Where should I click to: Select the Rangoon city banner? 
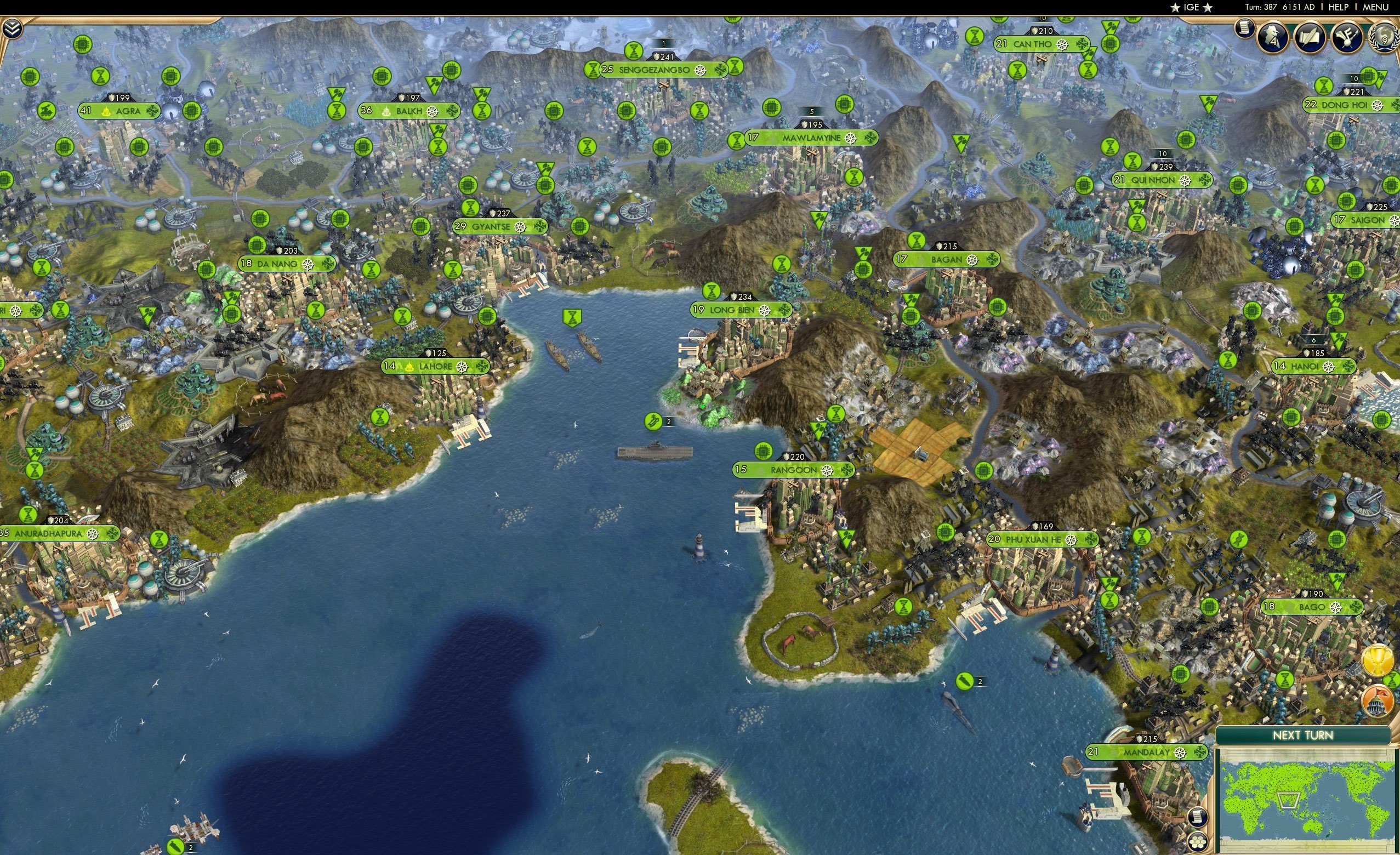pos(794,470)
